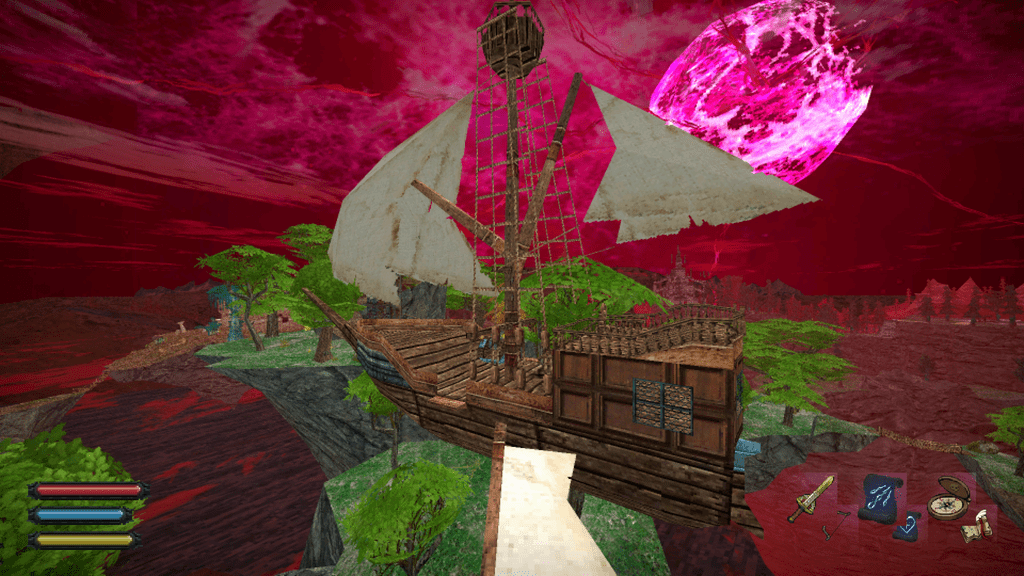This screenshot has width=1024, height=576.
Task: Open the parchment and quill journal icon
Action: [x=975, y=526]
